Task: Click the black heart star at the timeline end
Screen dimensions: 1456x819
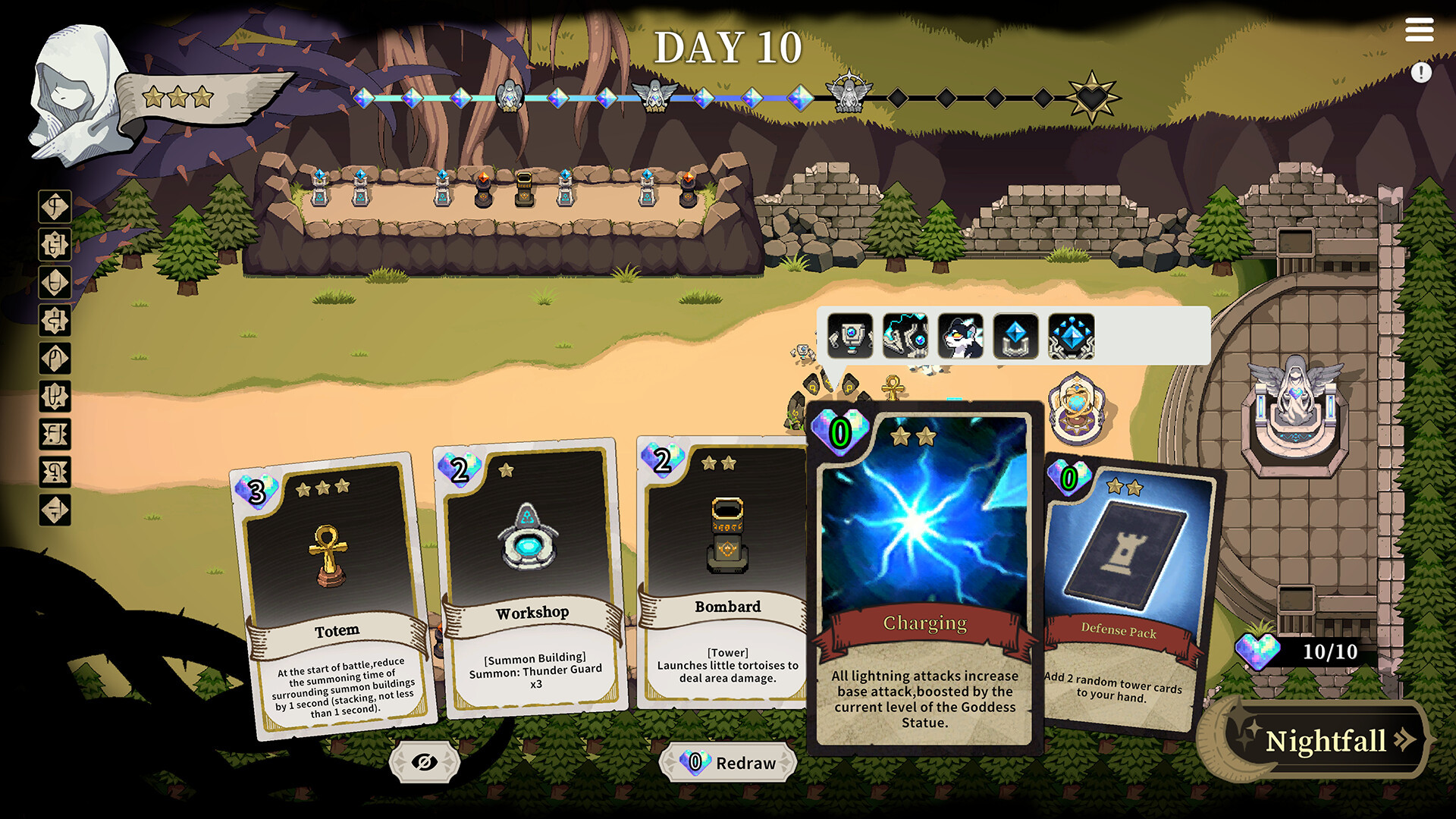Action: 1091,98
